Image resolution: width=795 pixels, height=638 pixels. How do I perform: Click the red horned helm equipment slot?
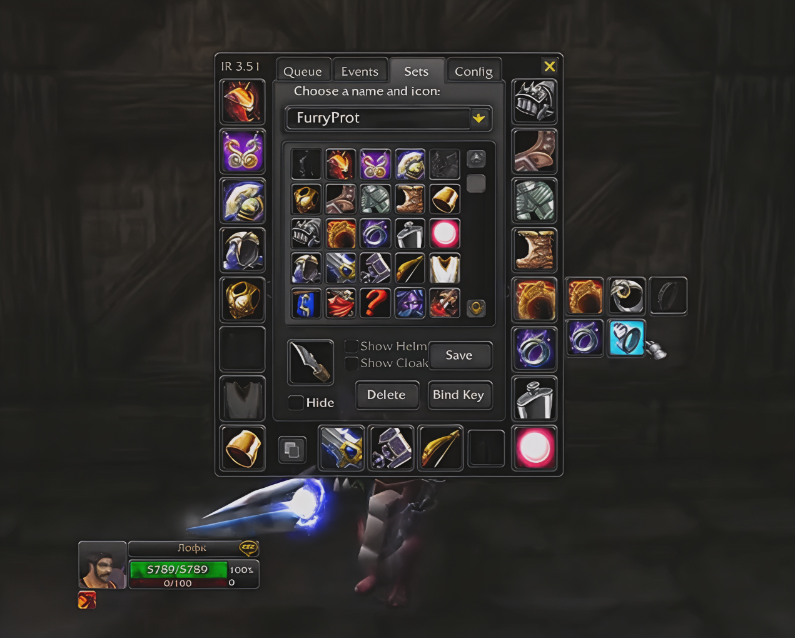[242, 103]
